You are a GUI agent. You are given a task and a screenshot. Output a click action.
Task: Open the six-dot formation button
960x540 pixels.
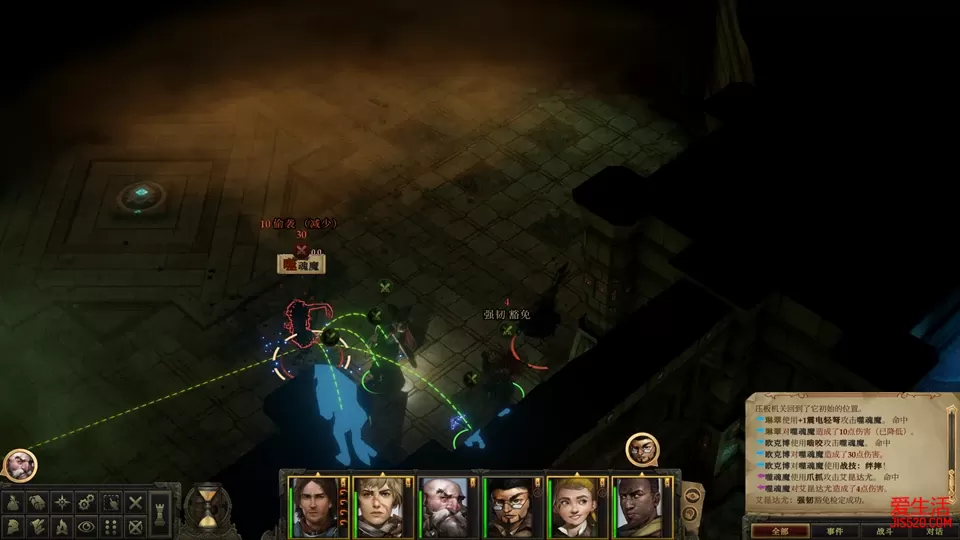pyautogui.click(x=111, y=526)
